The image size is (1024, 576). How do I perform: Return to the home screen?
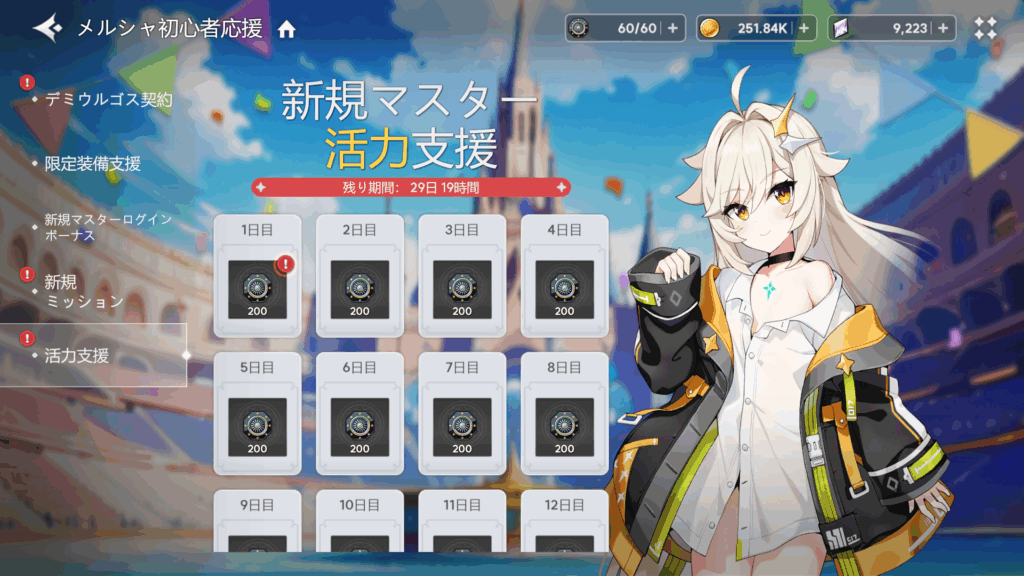point(287,29)
